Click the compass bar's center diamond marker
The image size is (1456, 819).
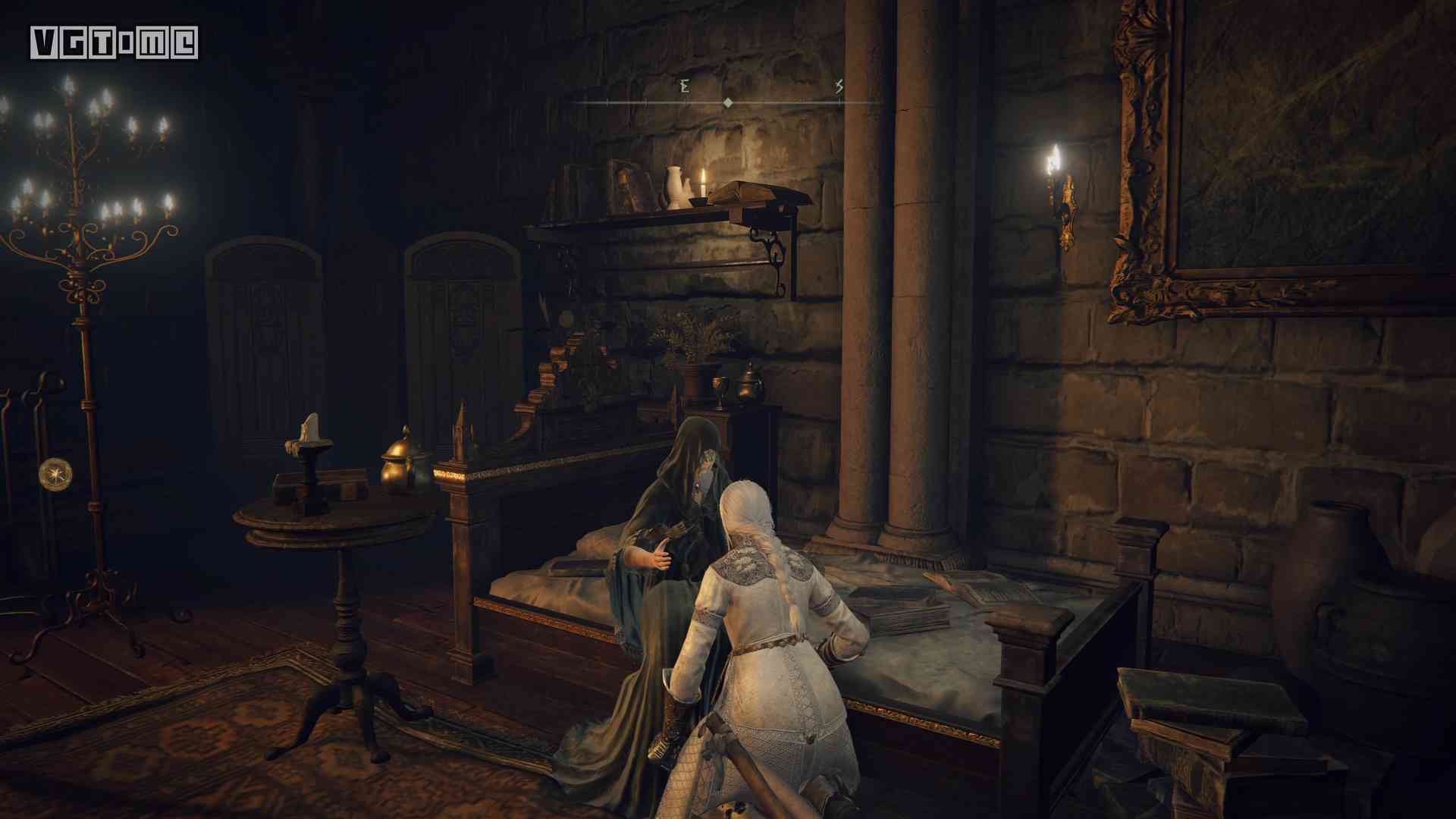(x=728, y=102)
